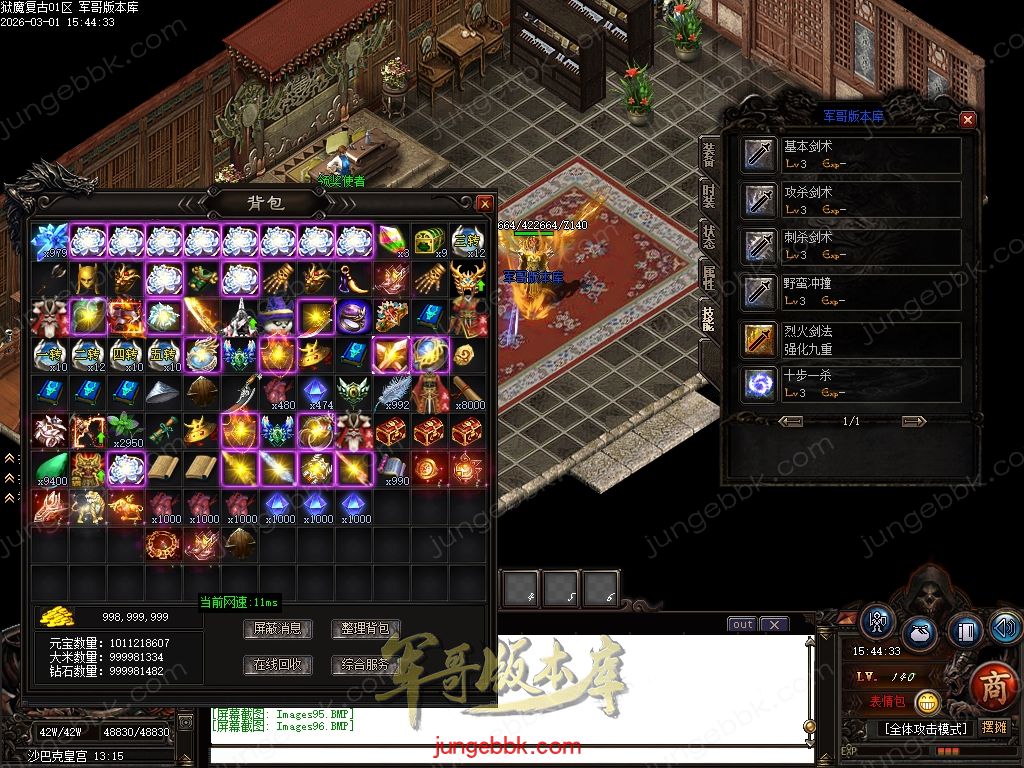Screen dimensions: 1024x768
Task: Go to next skill page arrow
Action: 912,421
